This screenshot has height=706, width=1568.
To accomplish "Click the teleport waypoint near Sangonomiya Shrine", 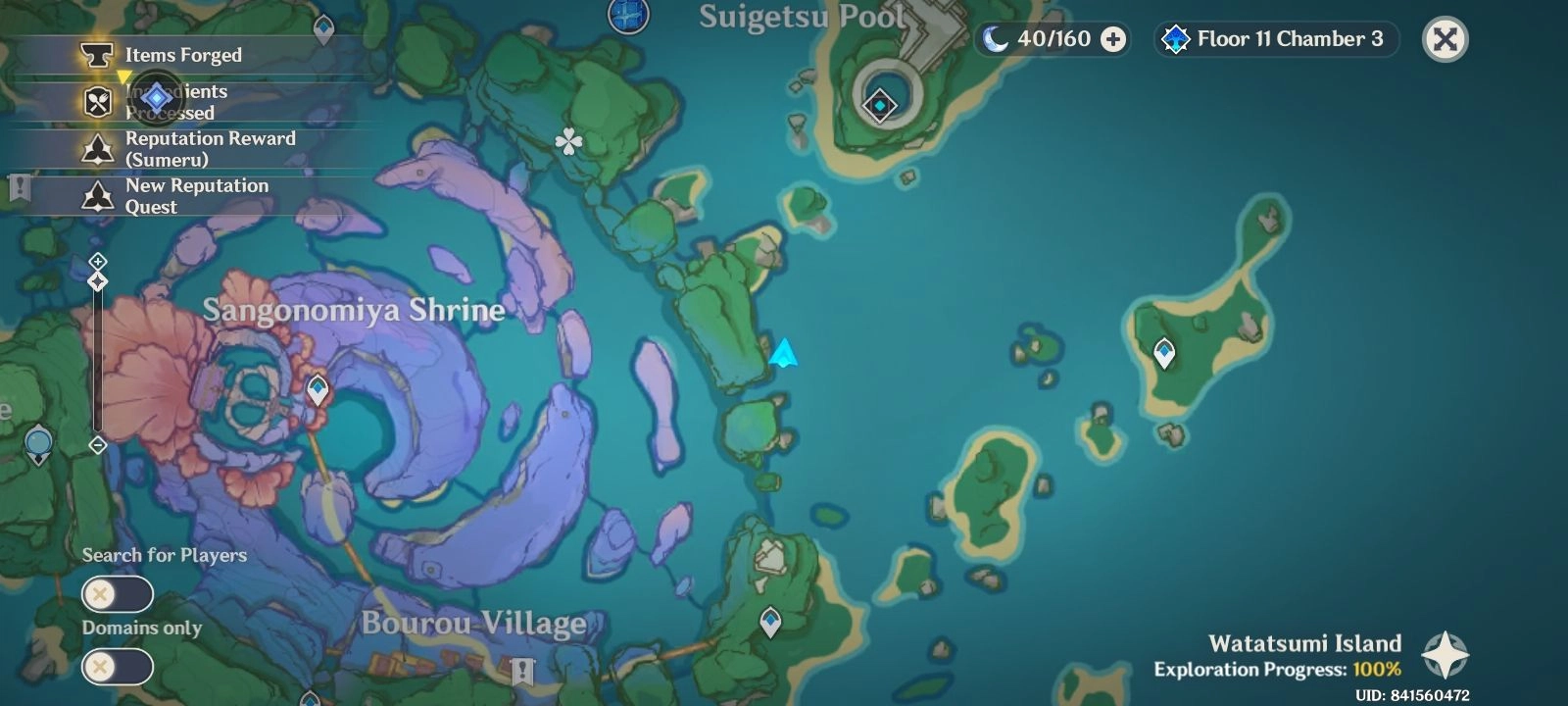I will [x=316, y=390].
